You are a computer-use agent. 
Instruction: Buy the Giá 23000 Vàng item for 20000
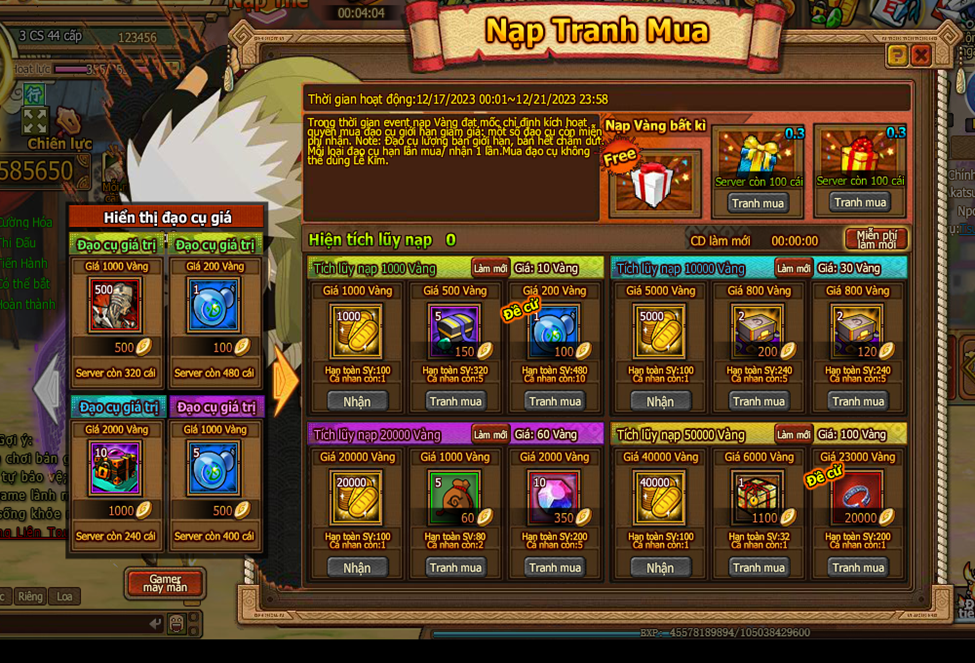click(858, 568)
